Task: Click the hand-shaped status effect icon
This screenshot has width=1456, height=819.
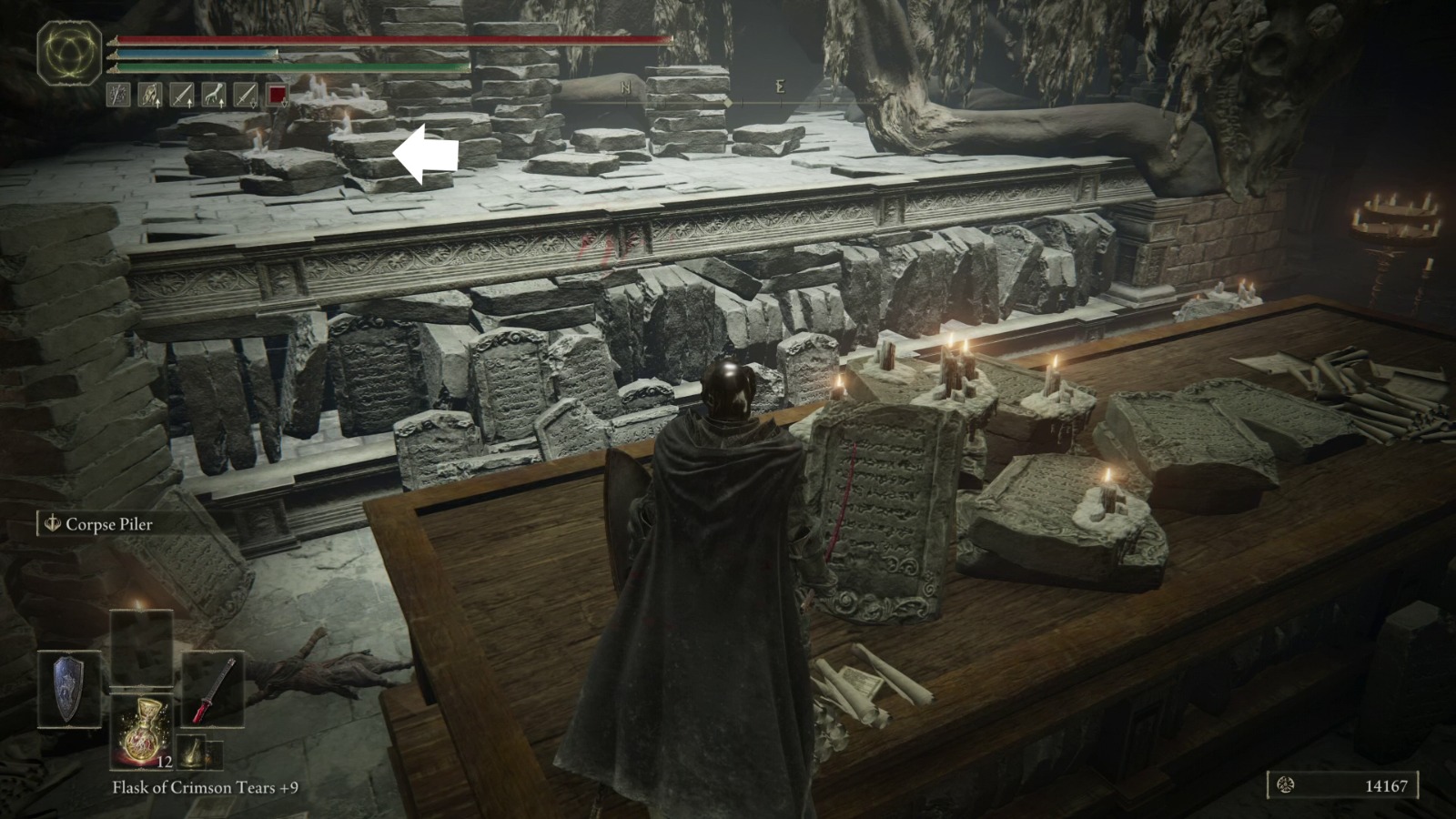Action: click(x=213, y=94)
